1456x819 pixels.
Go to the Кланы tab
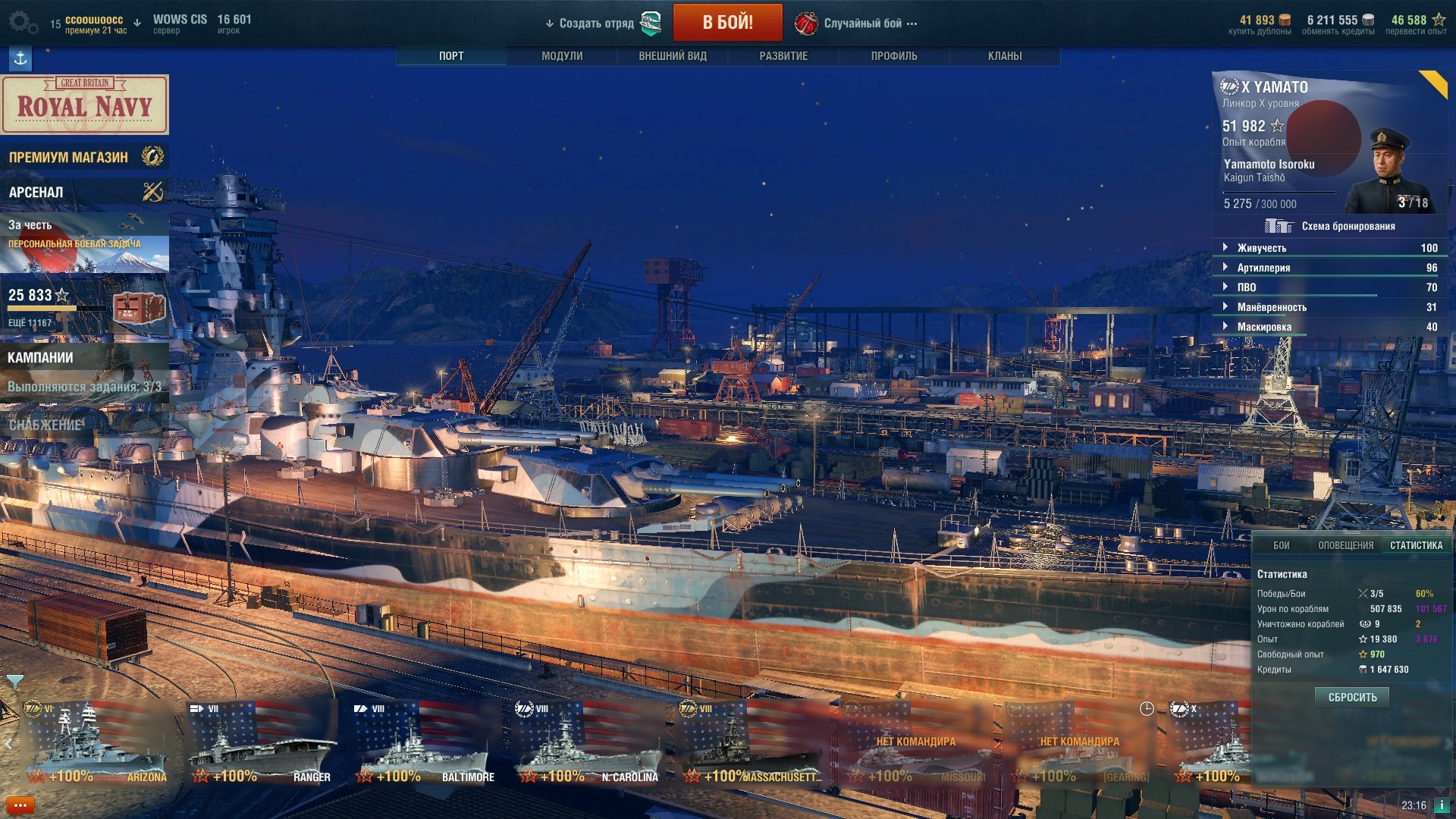[1005, 56]
